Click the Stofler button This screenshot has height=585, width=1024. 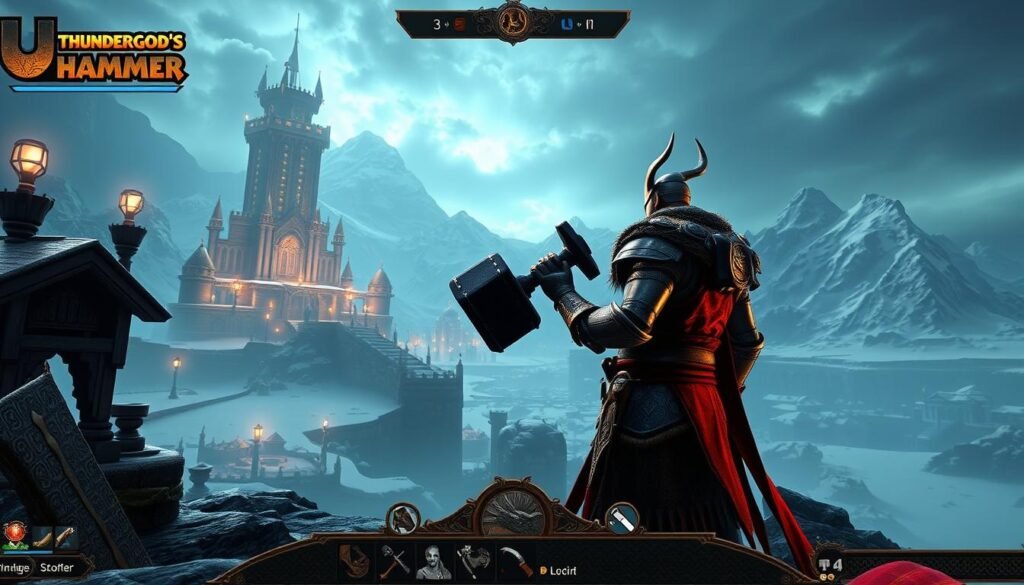coord(57,568)
